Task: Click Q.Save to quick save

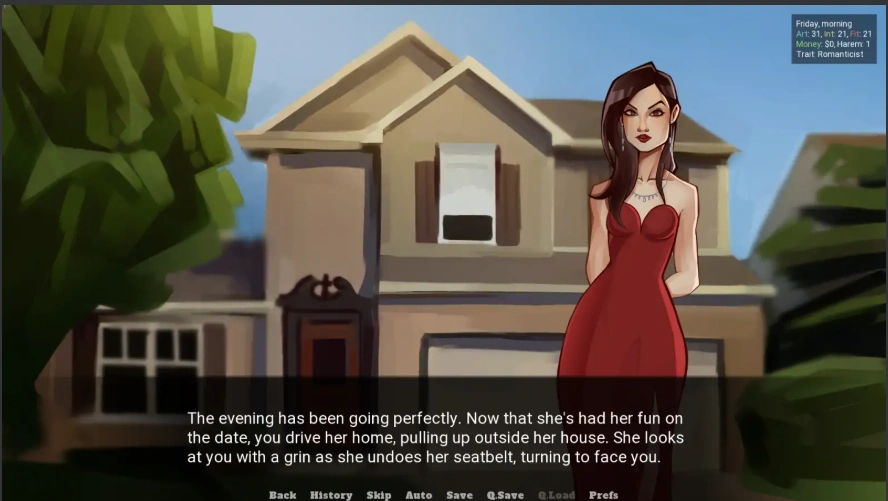Action: (505, 495)
